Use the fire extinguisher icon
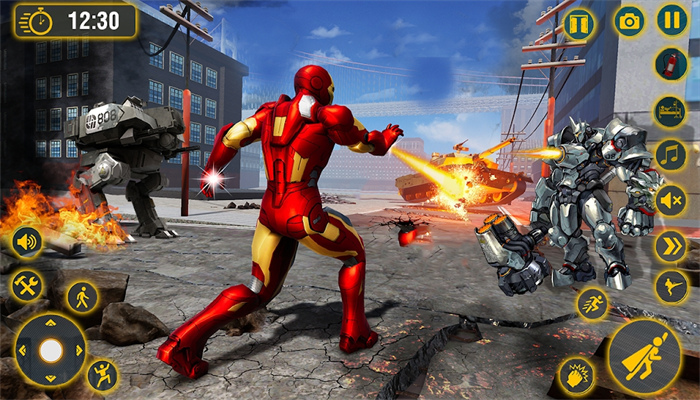 coord(670,64)
